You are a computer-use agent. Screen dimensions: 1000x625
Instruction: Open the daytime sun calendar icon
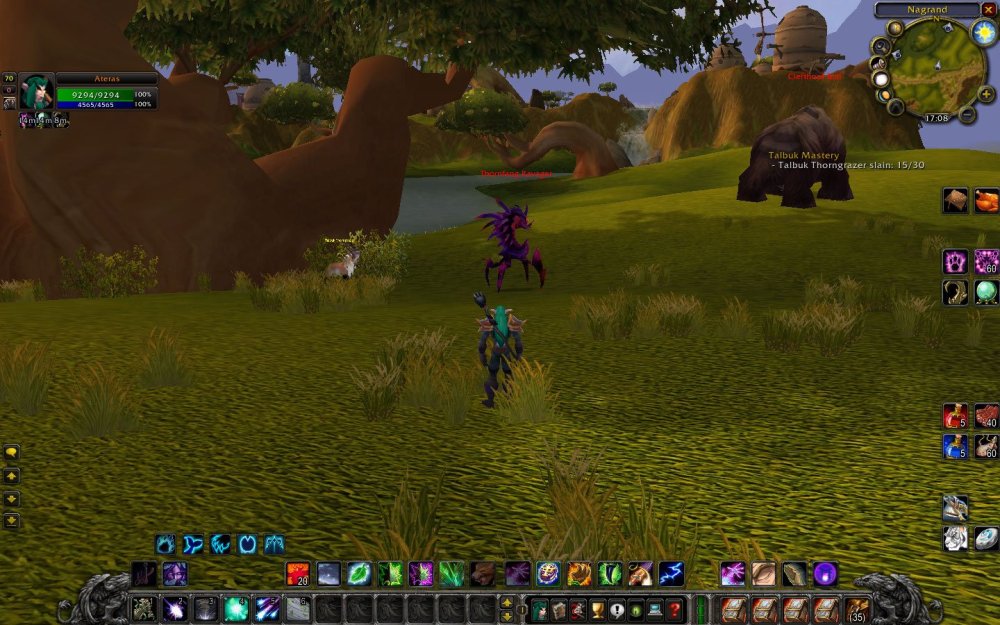[x=984, y=32]
